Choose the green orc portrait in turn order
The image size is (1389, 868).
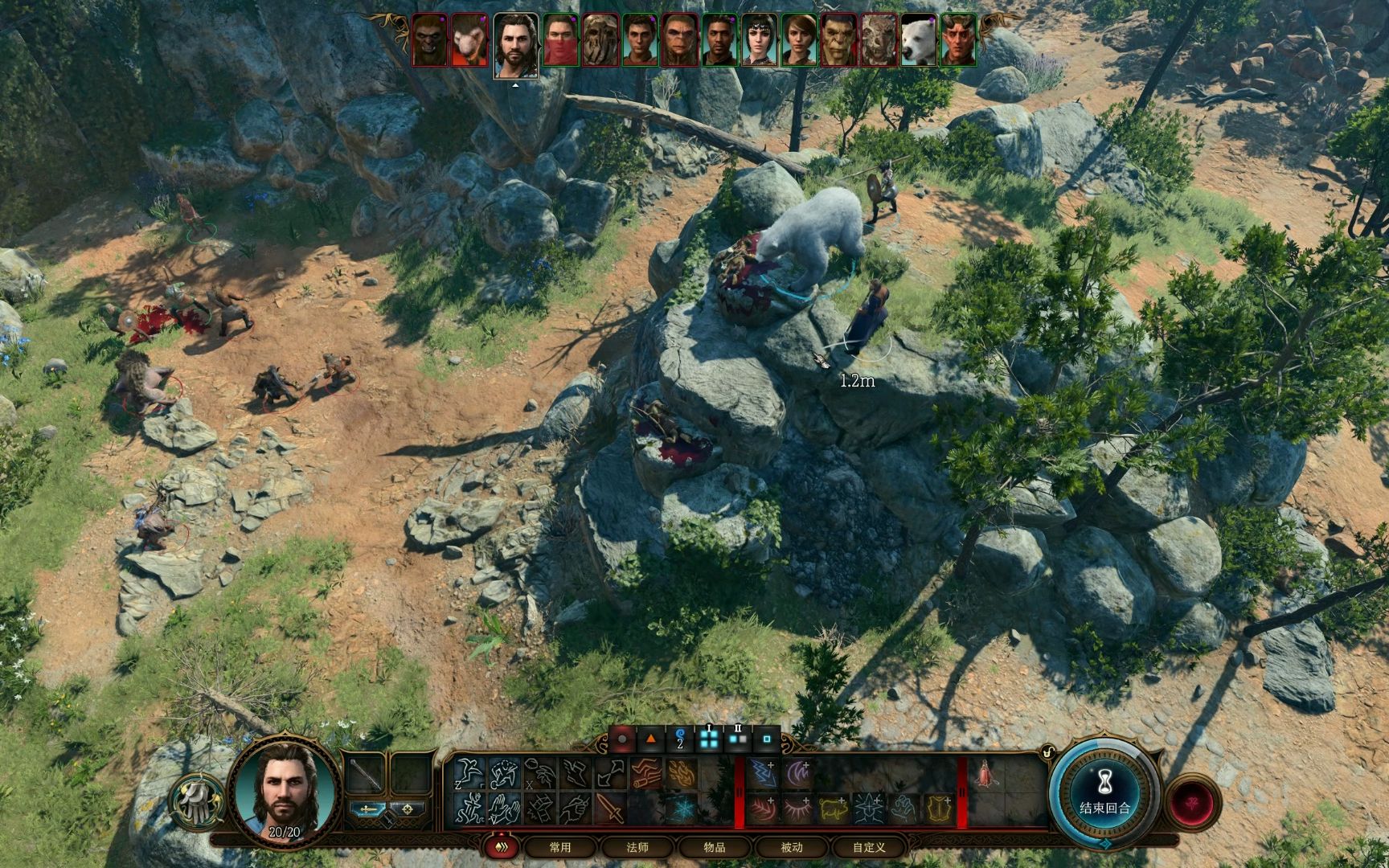tap(838, 39)
